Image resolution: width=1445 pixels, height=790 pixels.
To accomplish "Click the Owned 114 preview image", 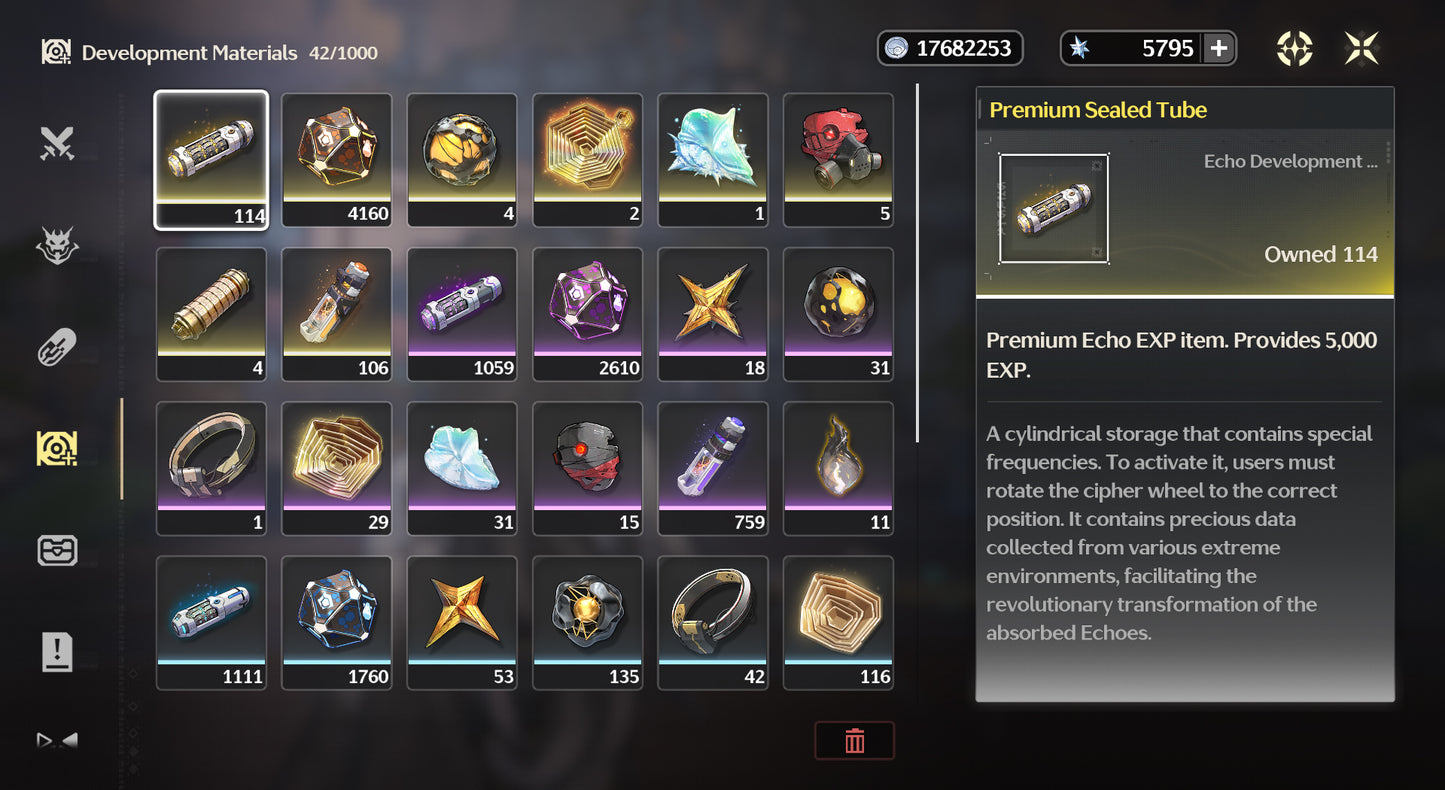I will point(1053,208).
